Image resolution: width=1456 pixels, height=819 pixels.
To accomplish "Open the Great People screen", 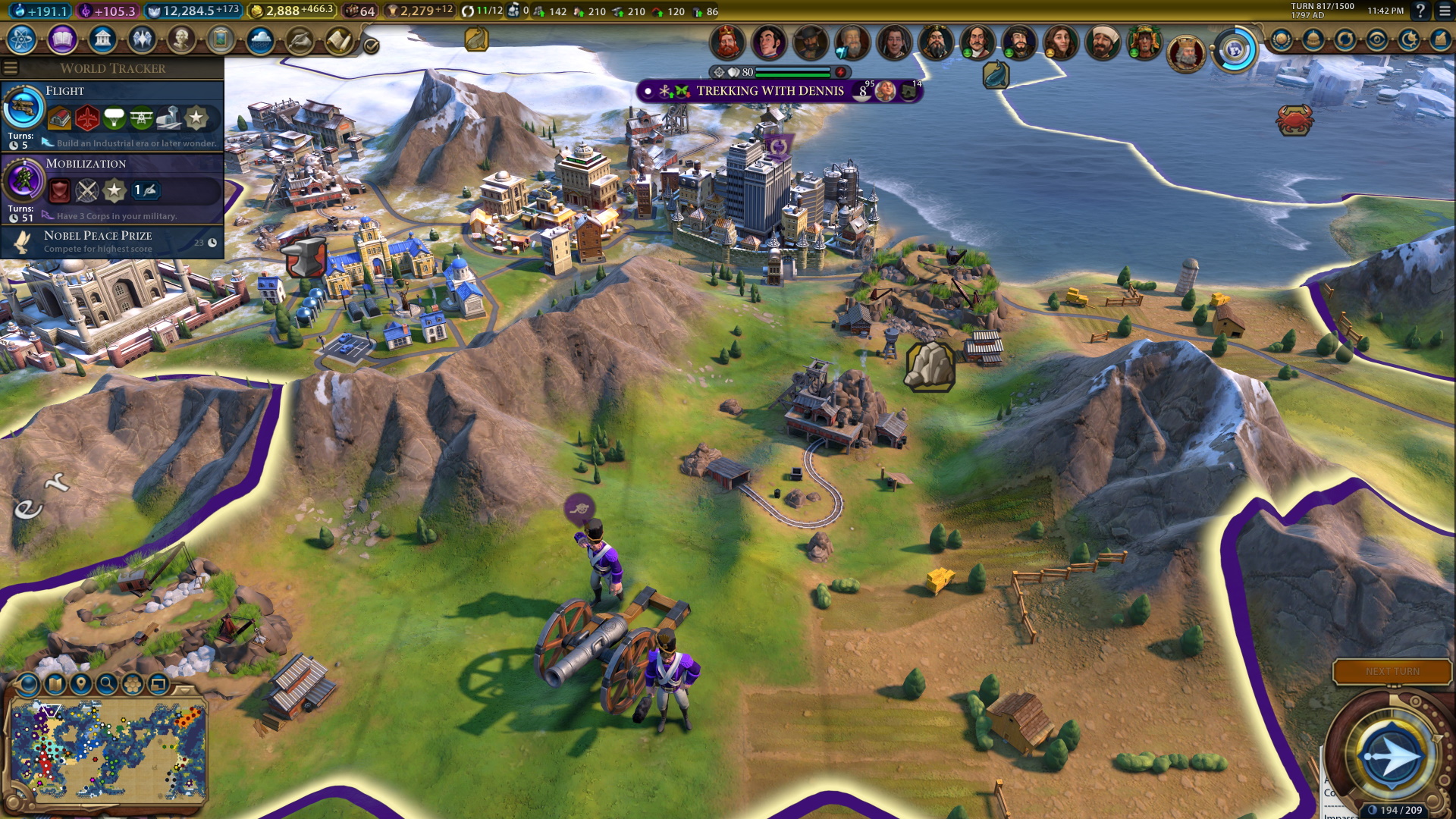I will 180,39.
